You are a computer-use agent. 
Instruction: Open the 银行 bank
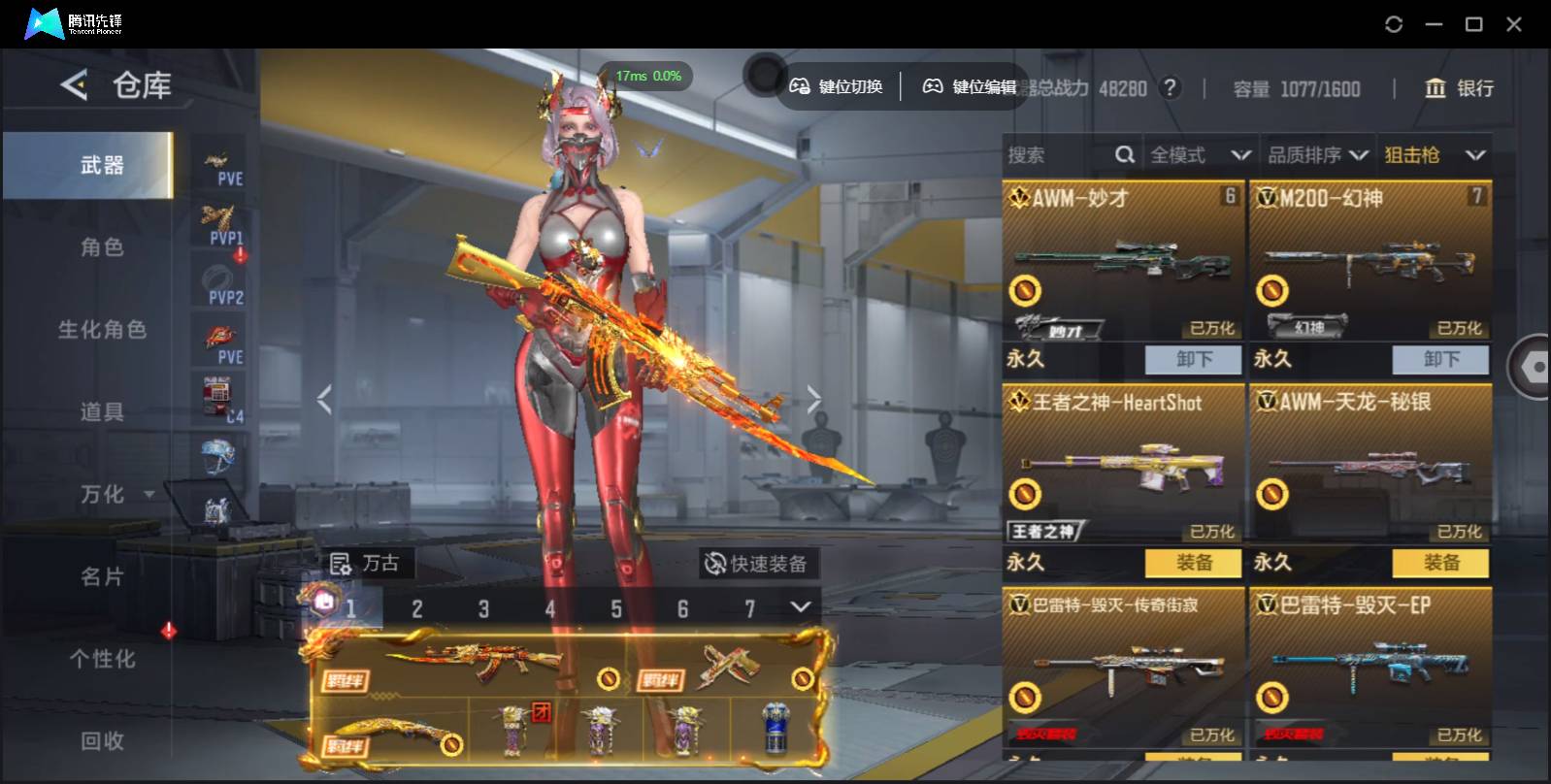coord(1459,88)
